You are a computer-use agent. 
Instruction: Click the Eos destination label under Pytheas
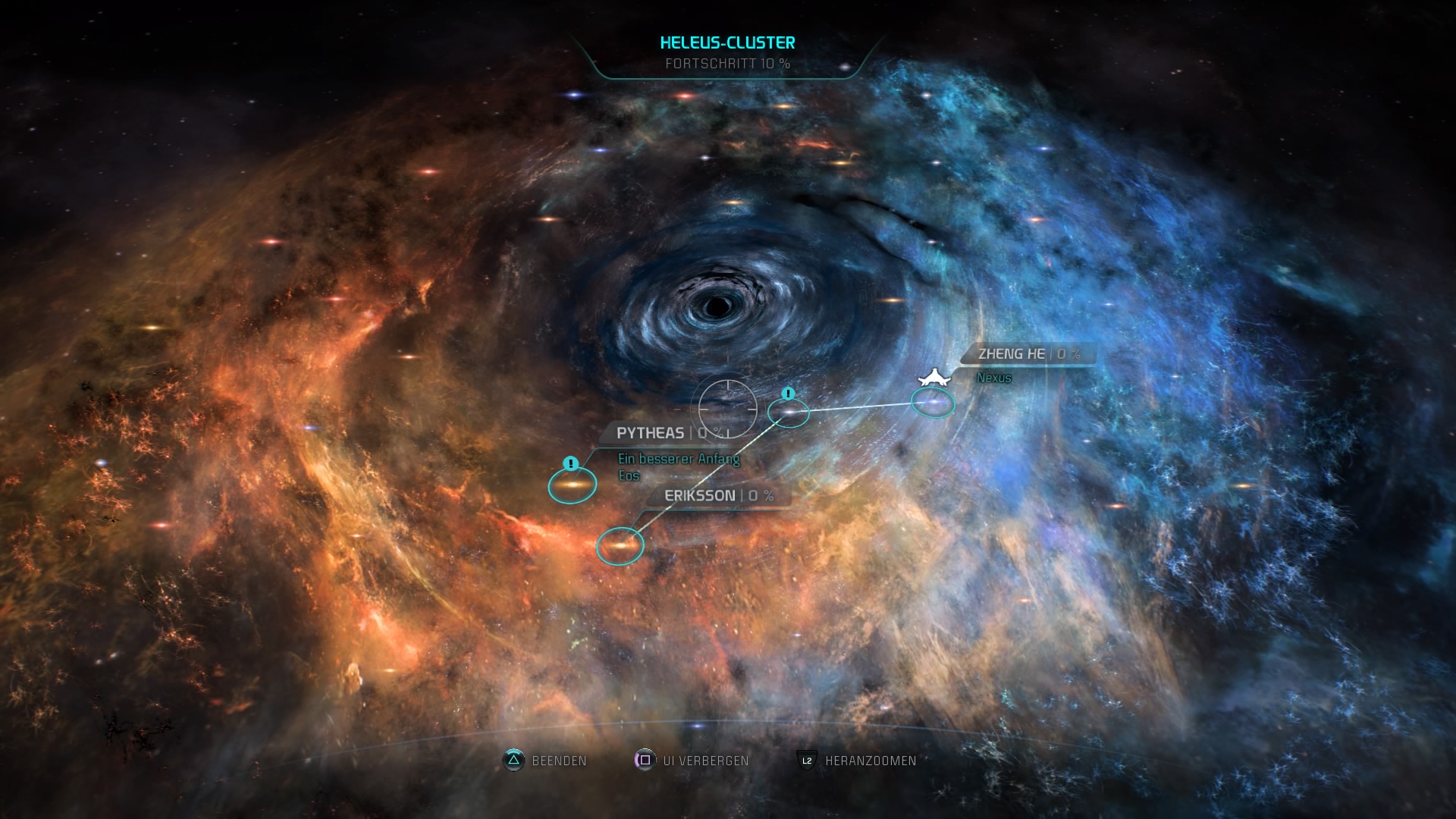tap(629, 475)
